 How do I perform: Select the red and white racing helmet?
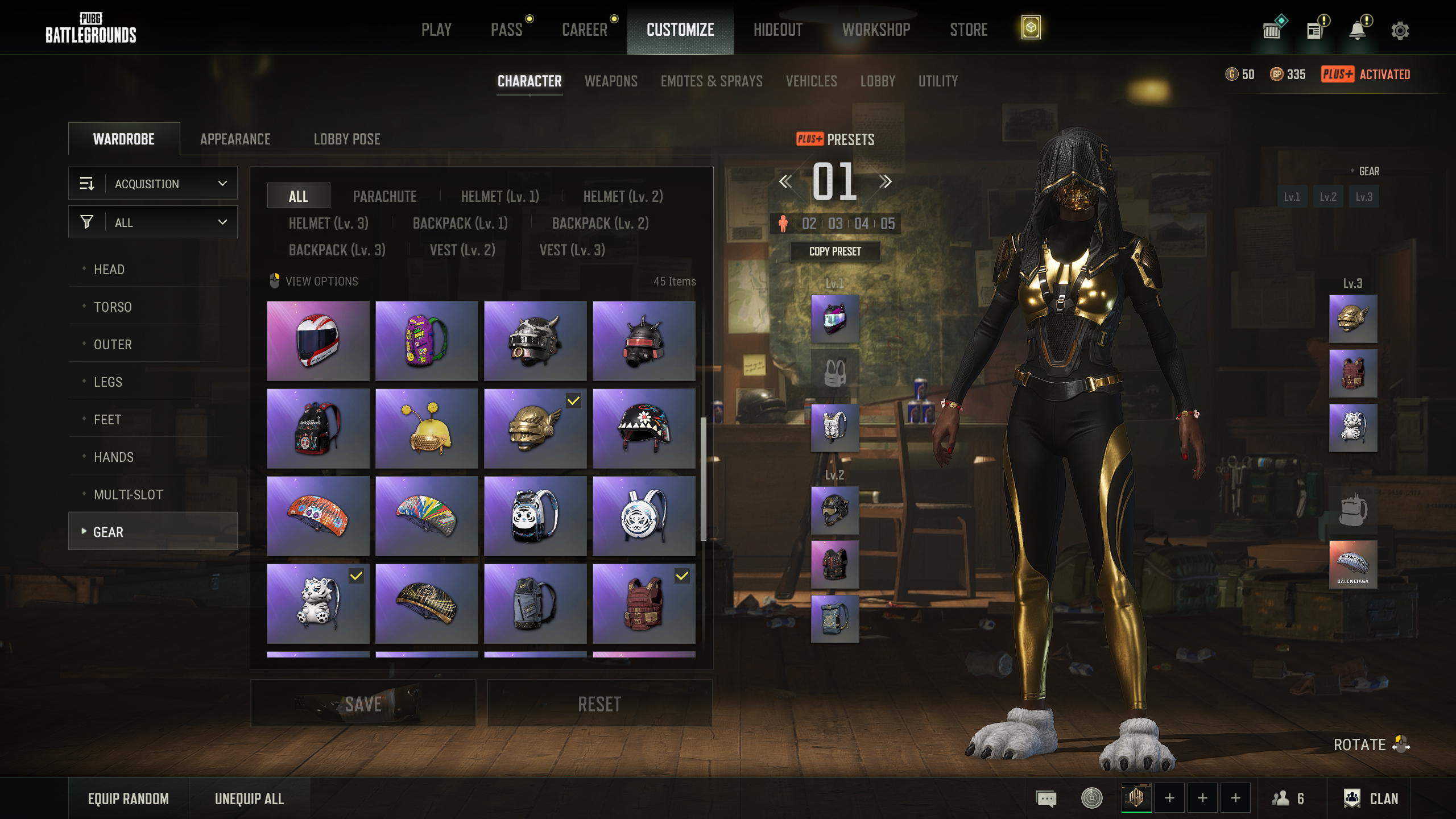318,341
